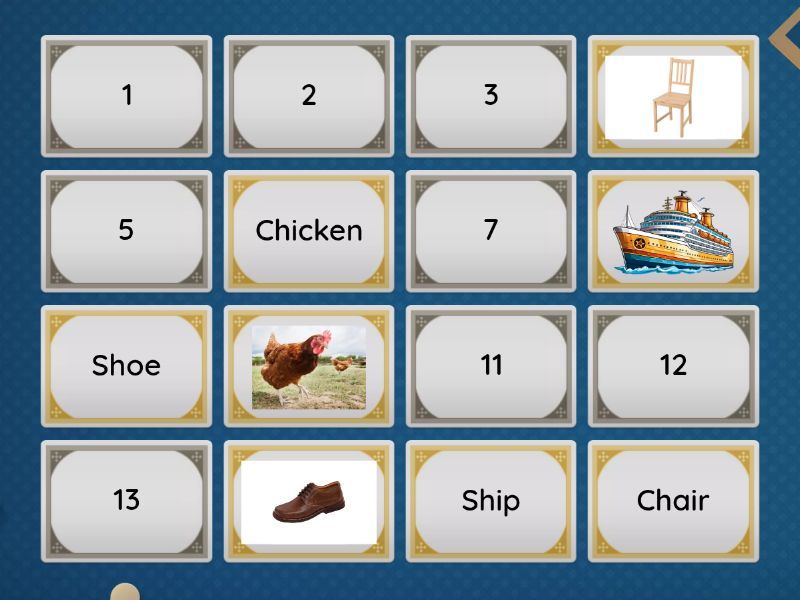Flip over card number 2
This screenshot has height=600, width=800.
coord(309,96)
